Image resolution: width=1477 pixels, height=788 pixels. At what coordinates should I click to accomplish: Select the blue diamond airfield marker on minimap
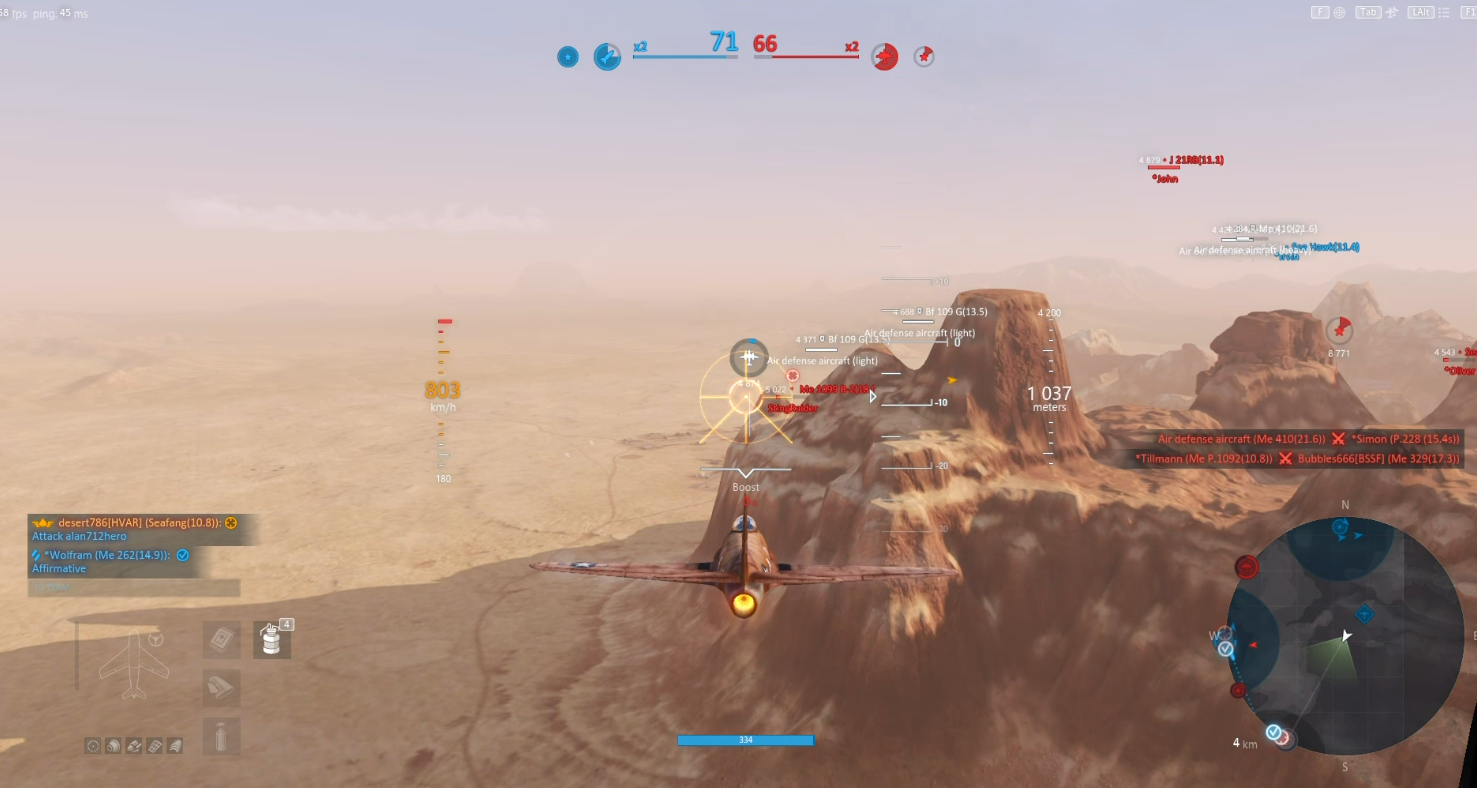(x=1365, y=614)
